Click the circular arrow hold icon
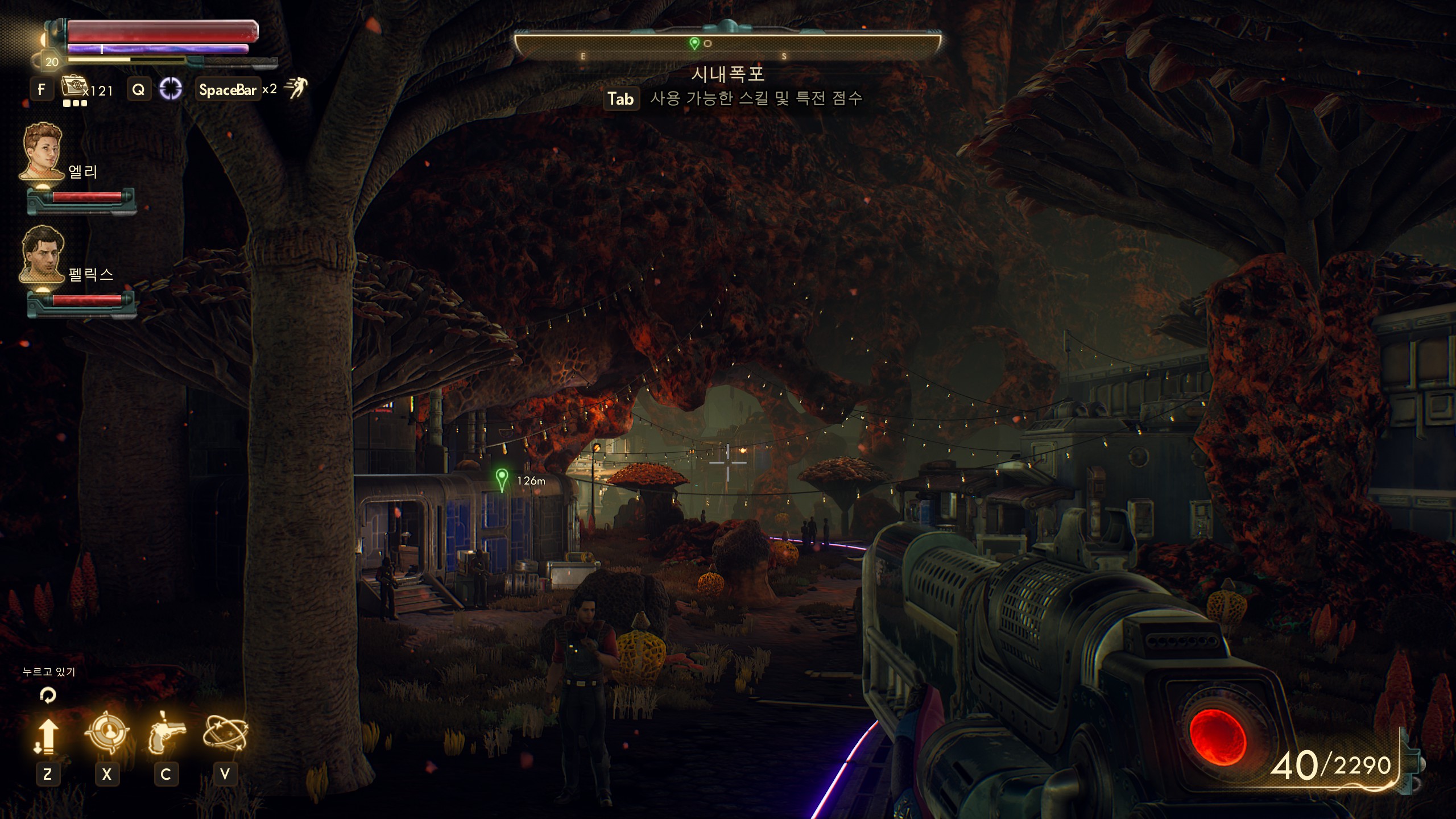The image size is (1456, 819). pyautogui.click(x=48, y=694)
